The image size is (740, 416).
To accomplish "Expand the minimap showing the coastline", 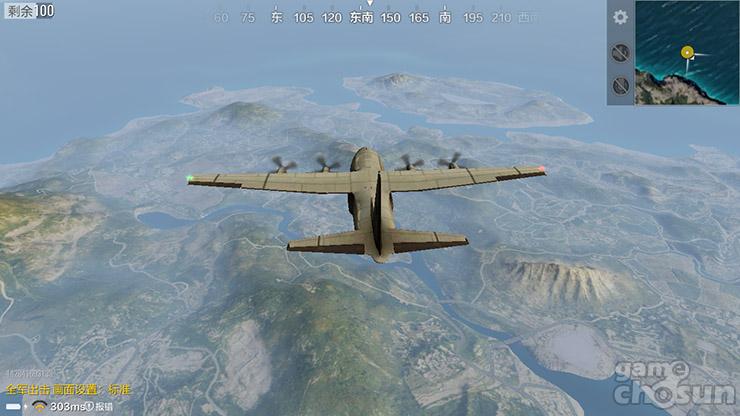I will 687,52.
